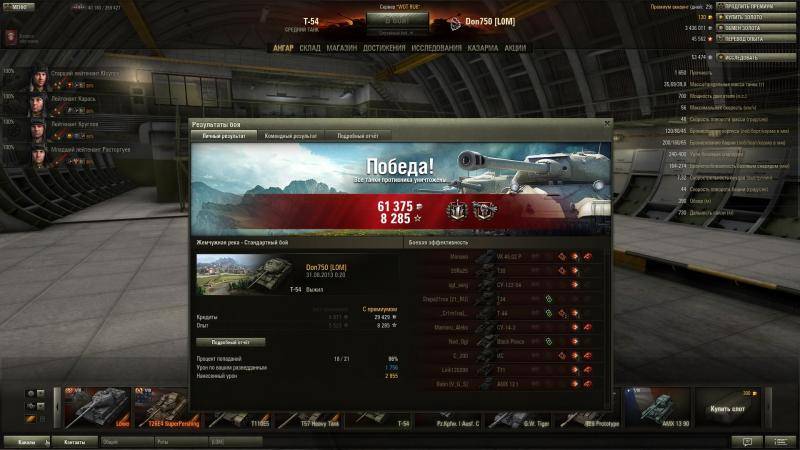Open the Меню button
This screenshot has height=450, width=800.
pos(19,7)
